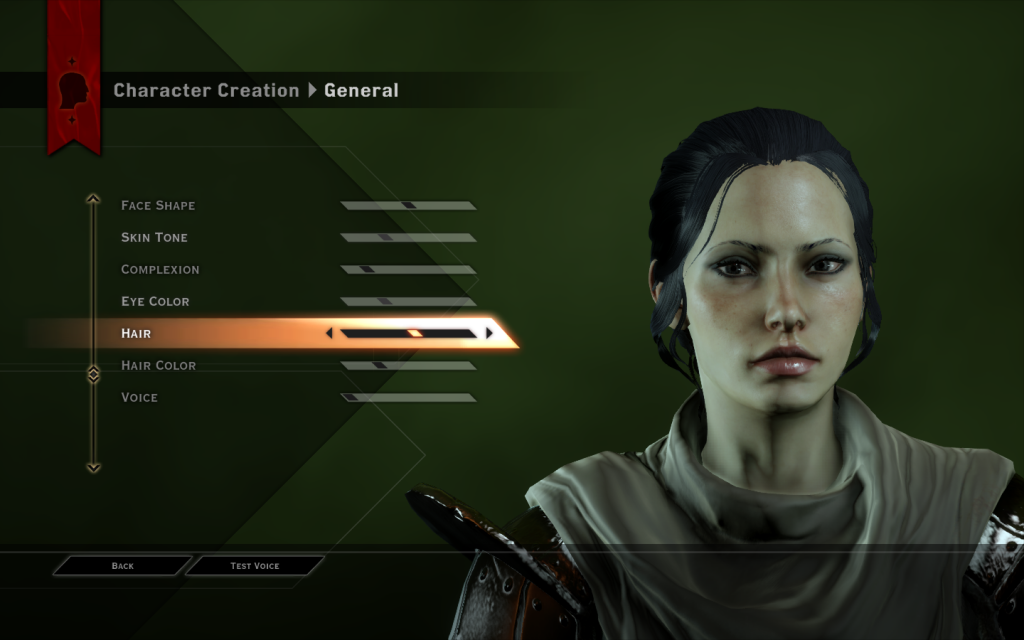Click the scroll down arrow of option list
1024x640 pixels.
click(93, 466)
